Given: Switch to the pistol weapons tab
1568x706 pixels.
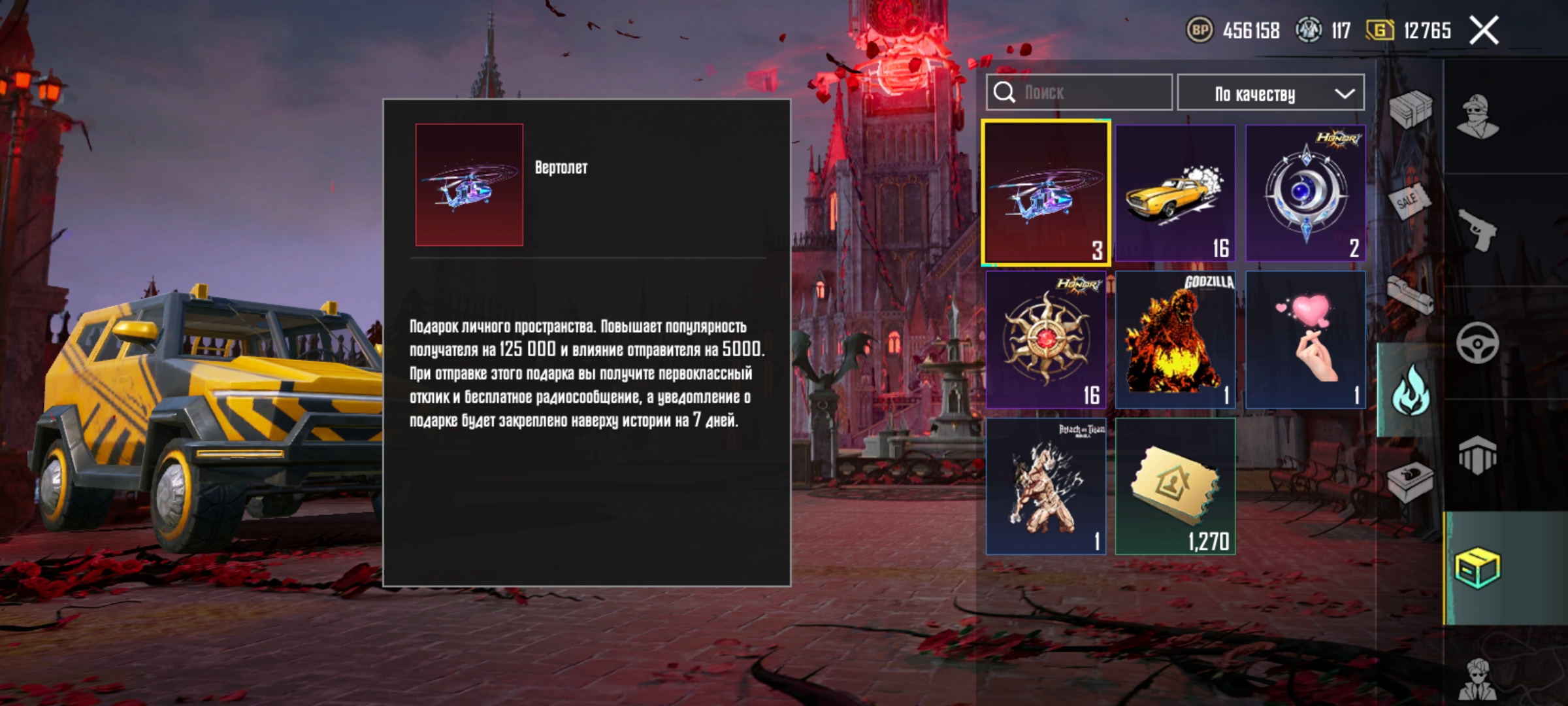Looking at the screenshot, I should coord(1478,229).
